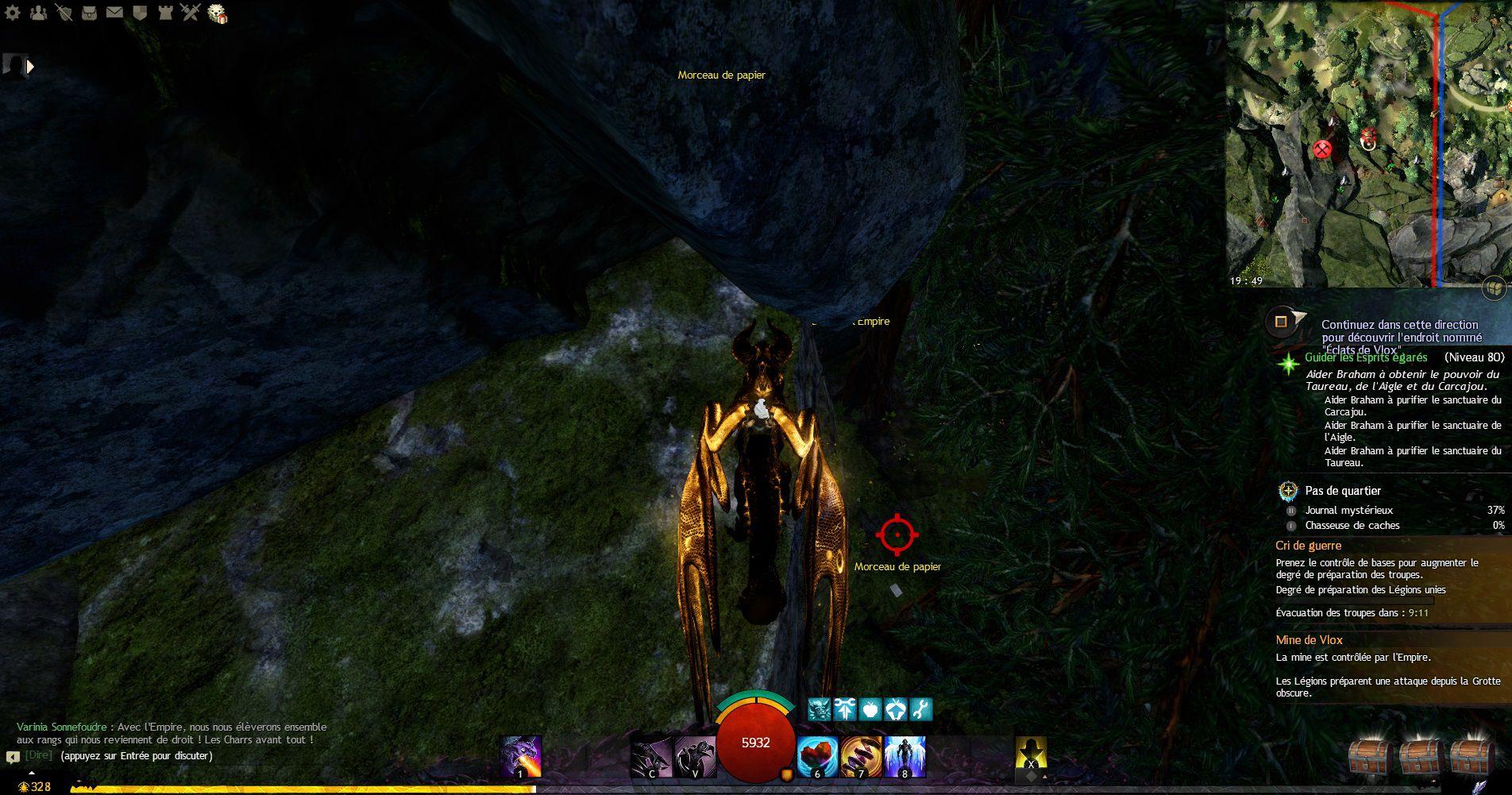The width and height of the screenshot is (1512, 795).
Task: Activate the dragon fire breath skill
Action: click(x=521, y=757)
